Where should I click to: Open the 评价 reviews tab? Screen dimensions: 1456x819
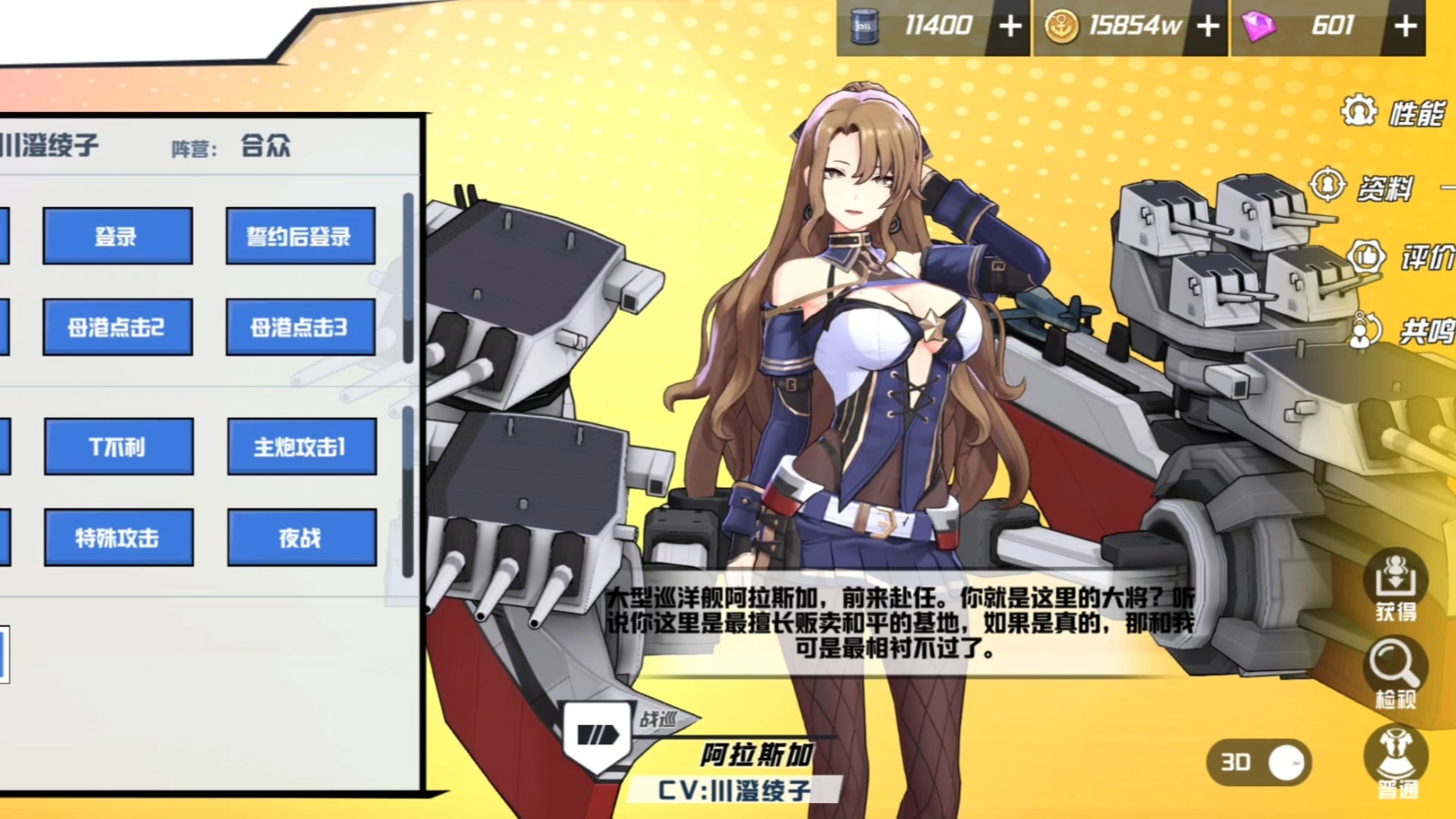[x=1402, y=258]
